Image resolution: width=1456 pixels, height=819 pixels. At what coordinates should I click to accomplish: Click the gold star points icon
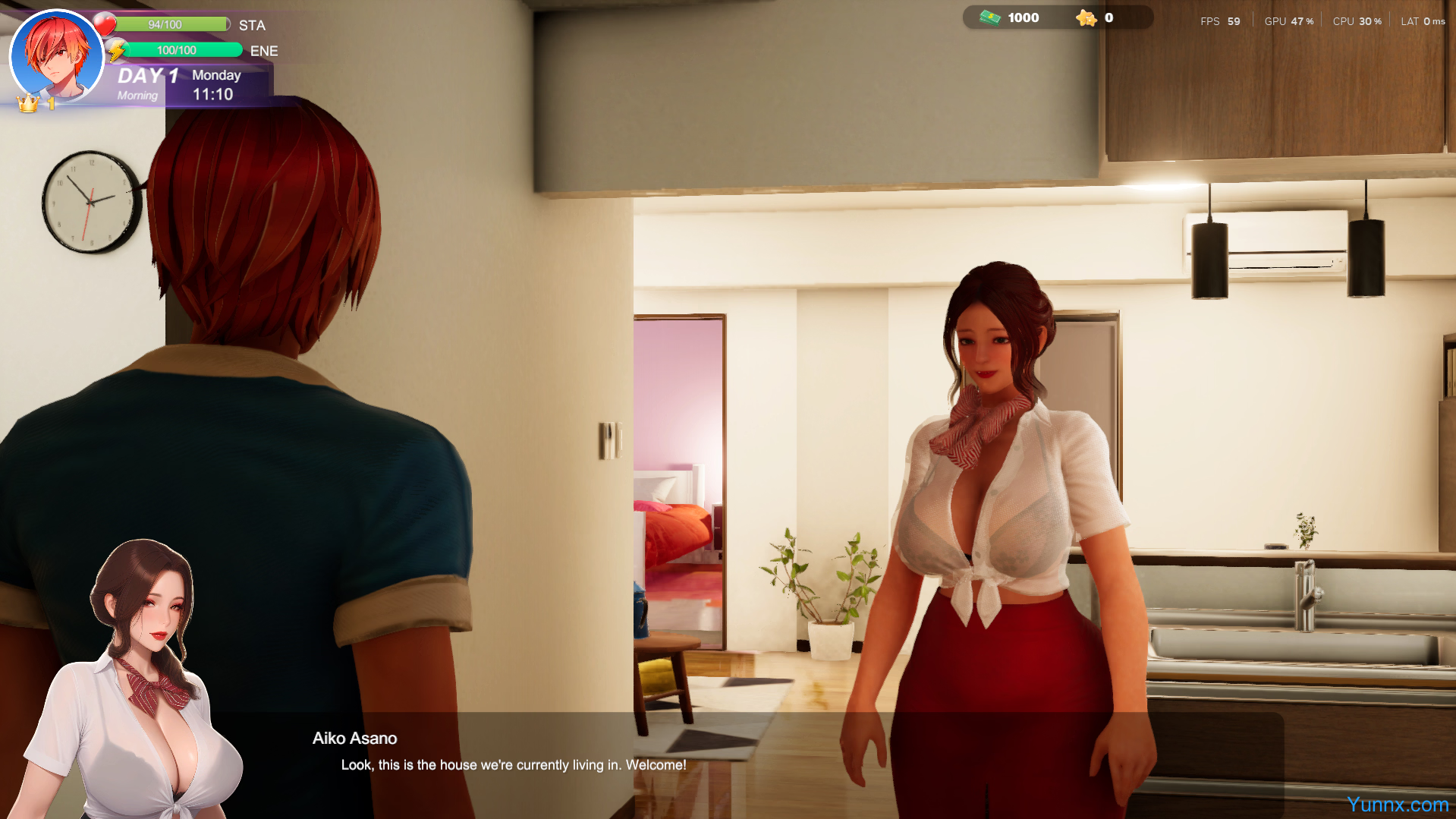pos(1086,17)
